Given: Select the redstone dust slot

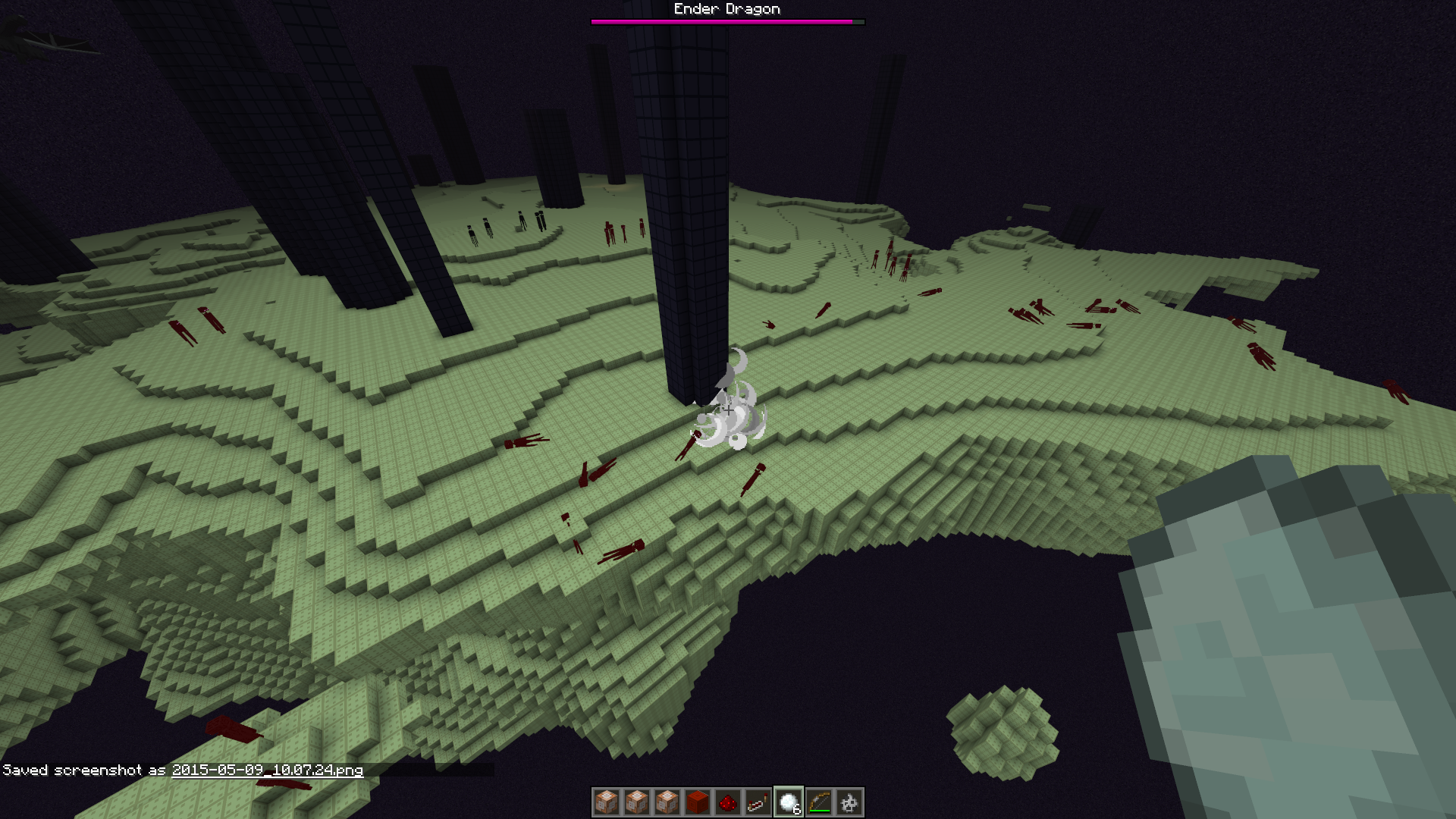Looking at the screenshot, I should [727, 802].
